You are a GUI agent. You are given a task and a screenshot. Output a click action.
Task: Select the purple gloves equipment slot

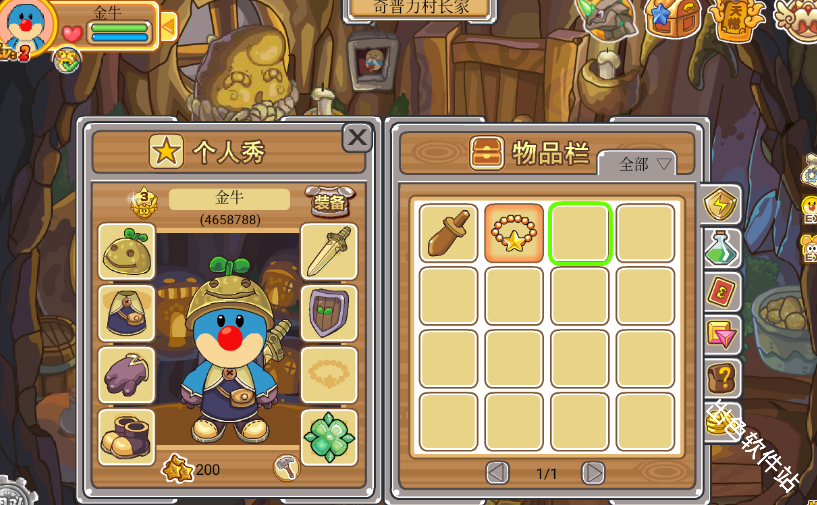point(126,375)
